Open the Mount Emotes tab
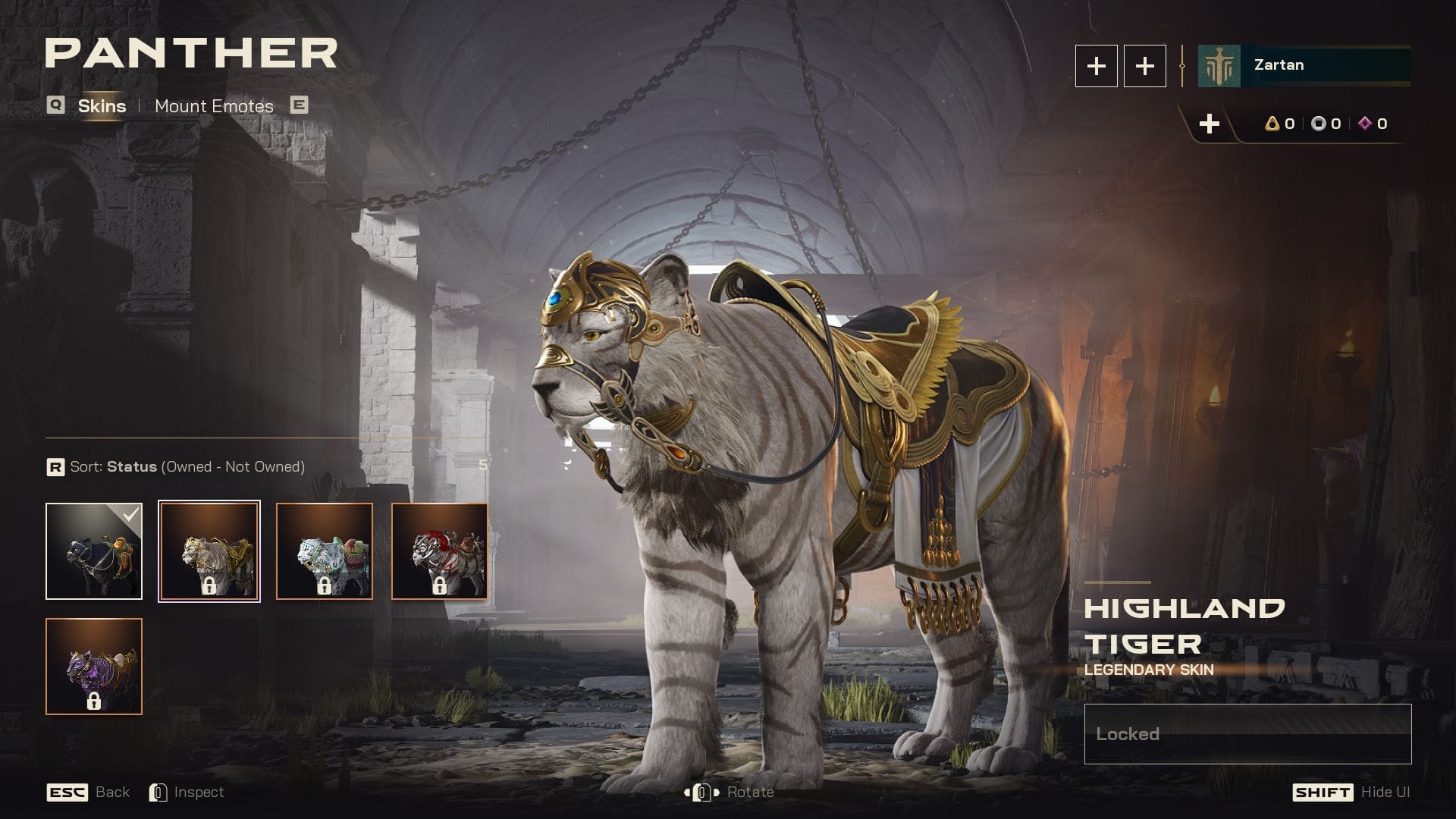This screenshot has width=1456, height=819. (214, 106)
